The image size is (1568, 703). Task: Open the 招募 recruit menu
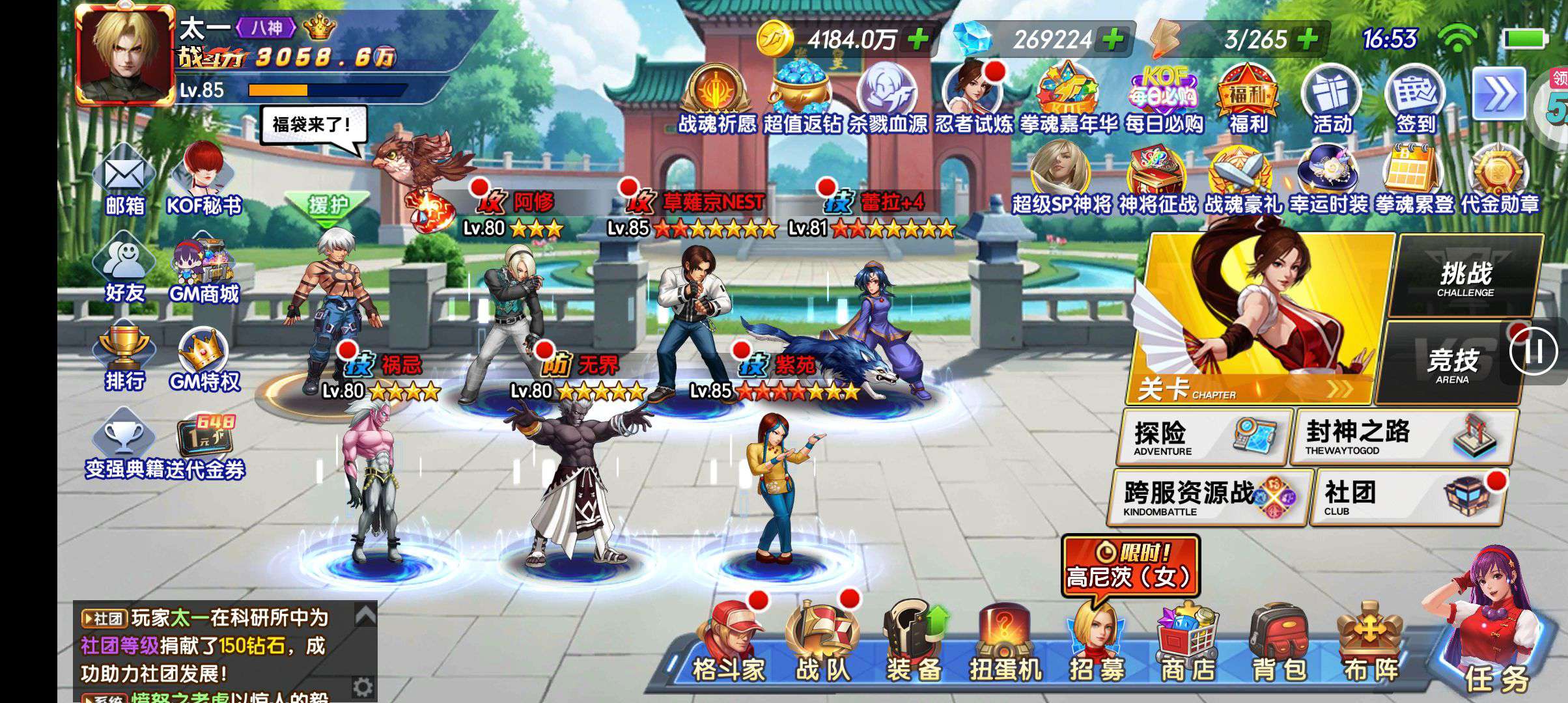tap(1097, 644)
